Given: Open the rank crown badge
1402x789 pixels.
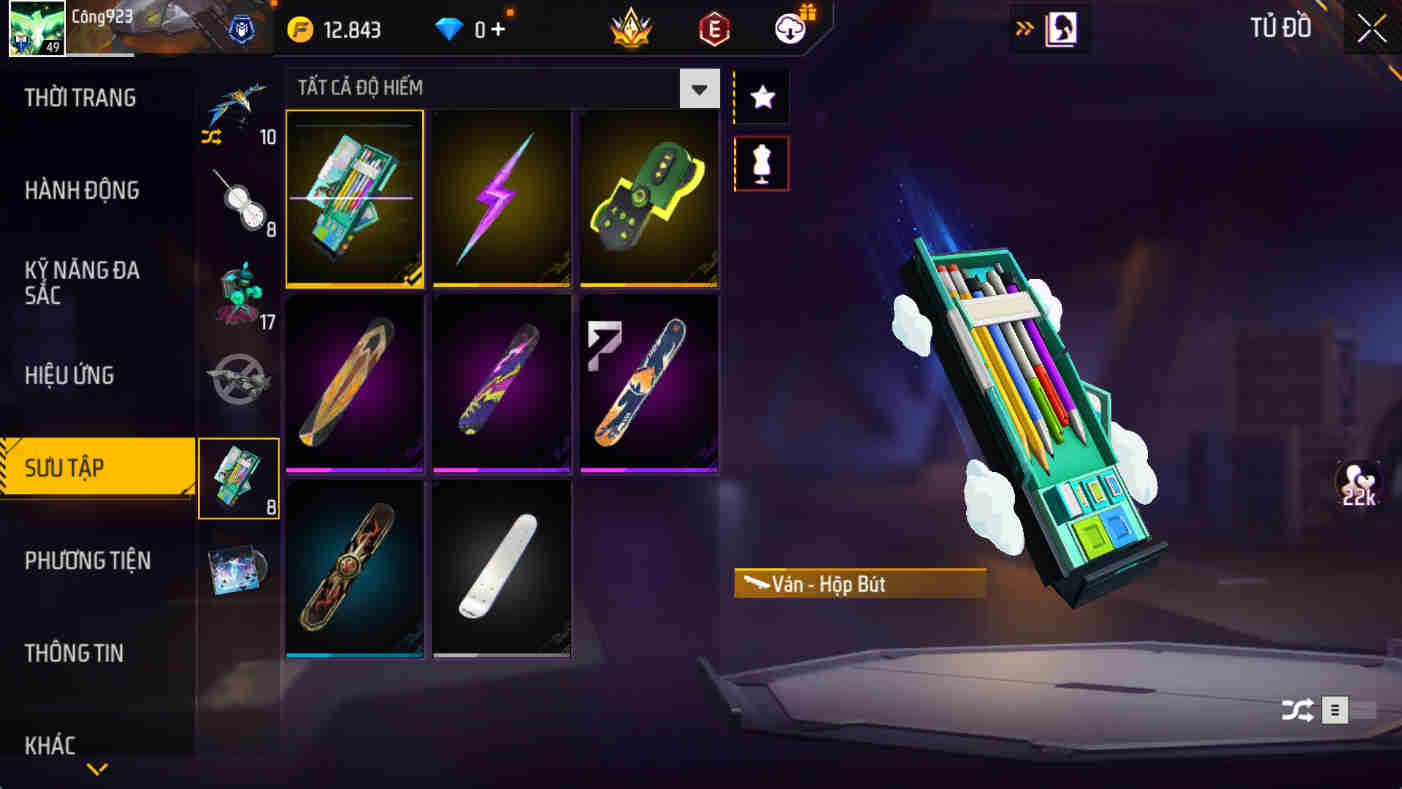Looking at the screenshot, I should click(x=630, y=29).
